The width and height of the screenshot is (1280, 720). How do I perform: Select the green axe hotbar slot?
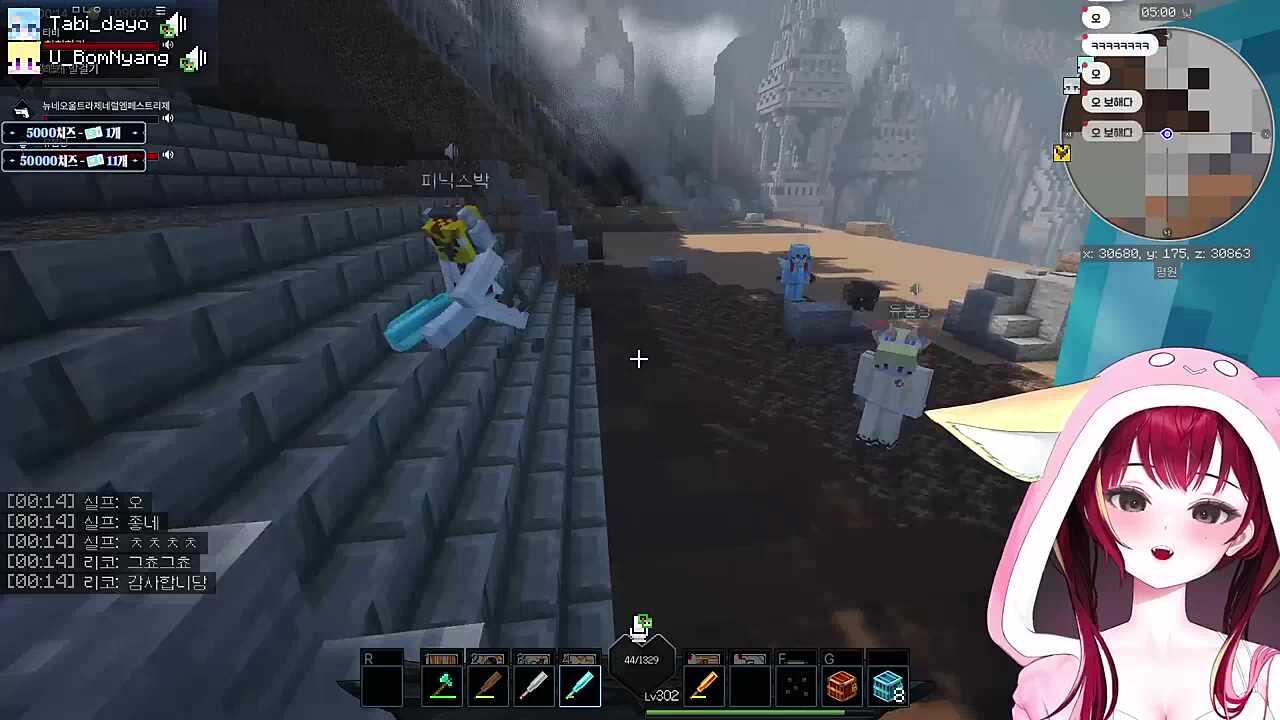point(441,686)
